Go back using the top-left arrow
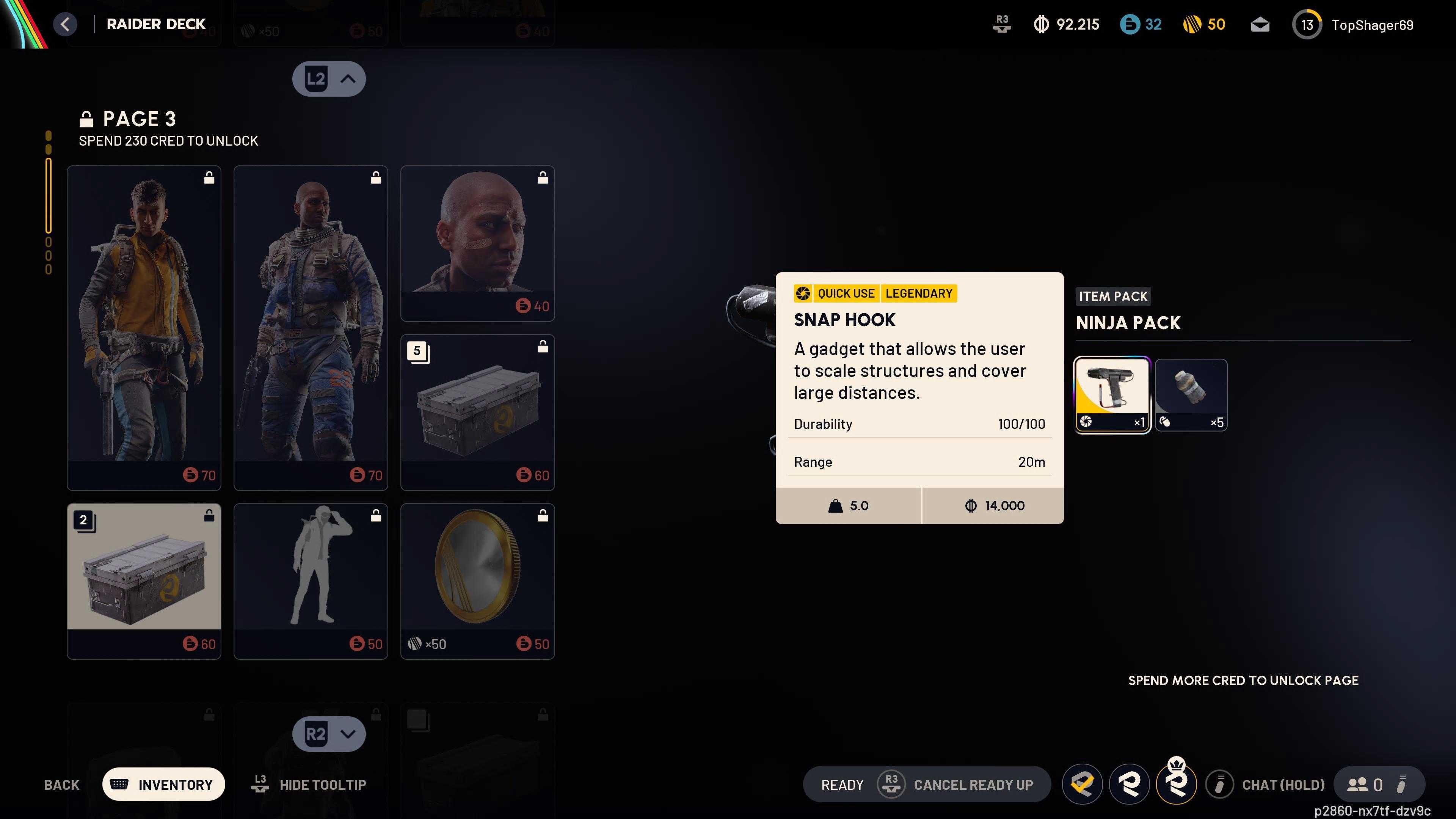The height and width of the screenshot is (819, 1456). [x=65, y=24]
